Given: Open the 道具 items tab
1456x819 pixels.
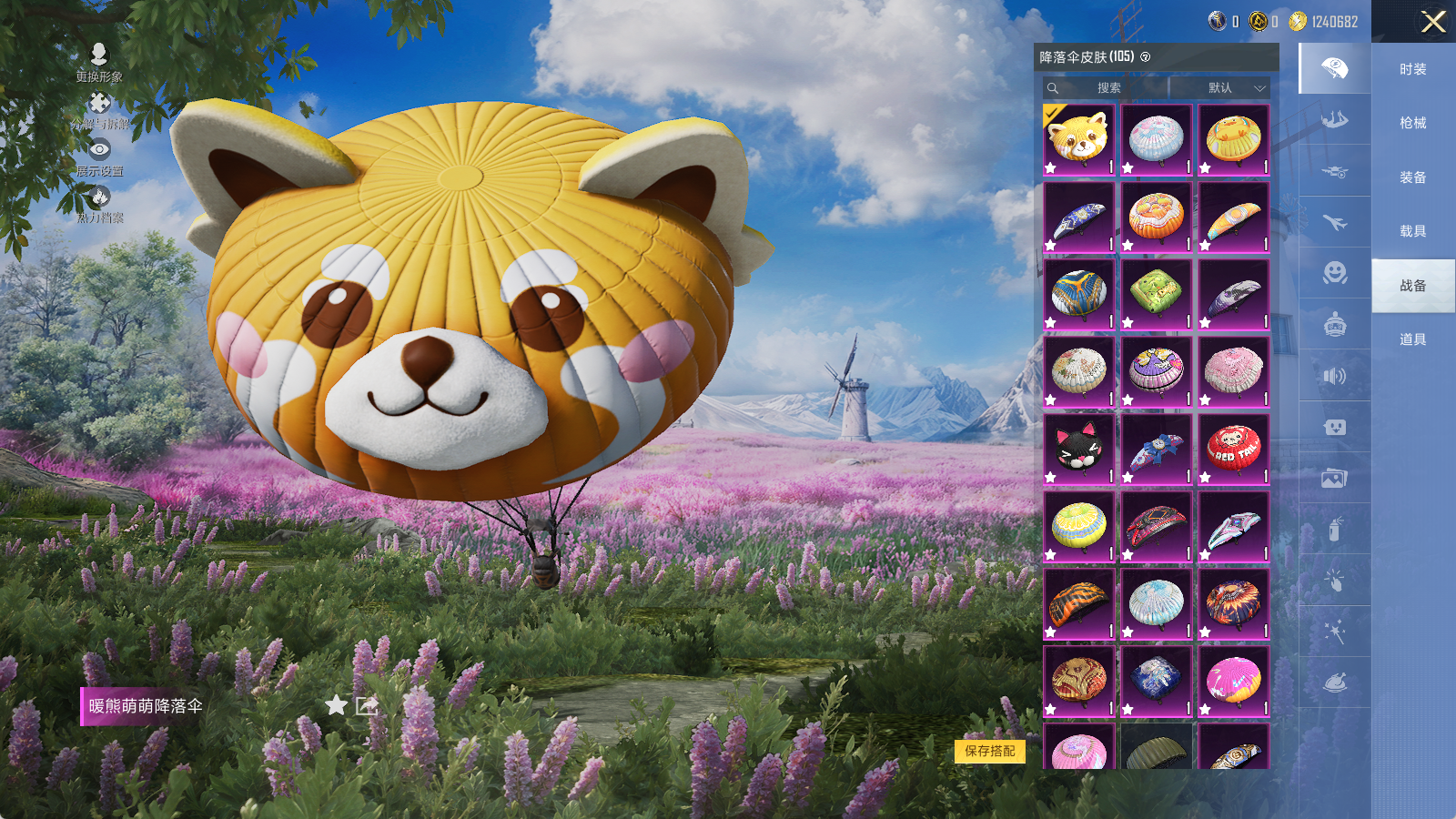Looking at the screenshot, I should [x=1412, y=339].
